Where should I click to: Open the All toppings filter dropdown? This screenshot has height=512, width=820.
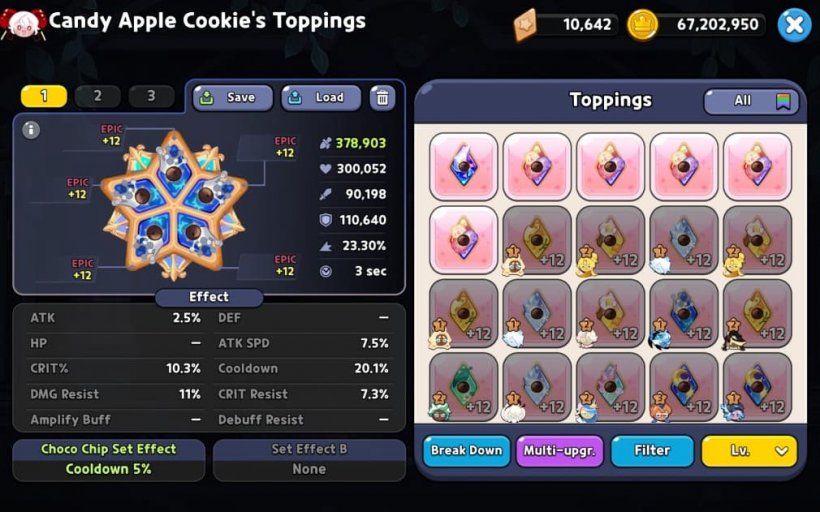coord(751,101)
